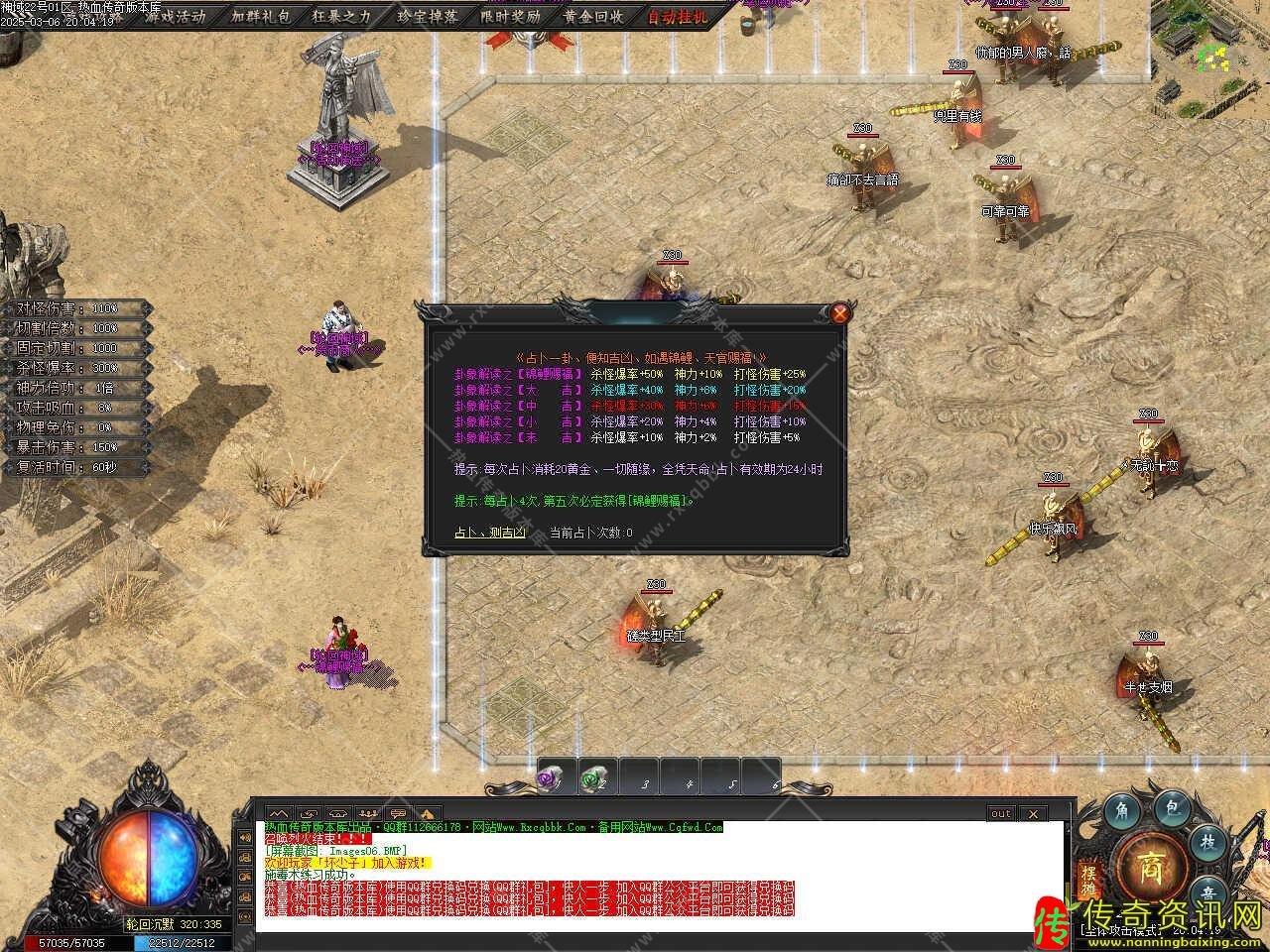Close the chat panel with its X button
The width and height of the screenshot is (1270, 952).
pos(1033,813)
